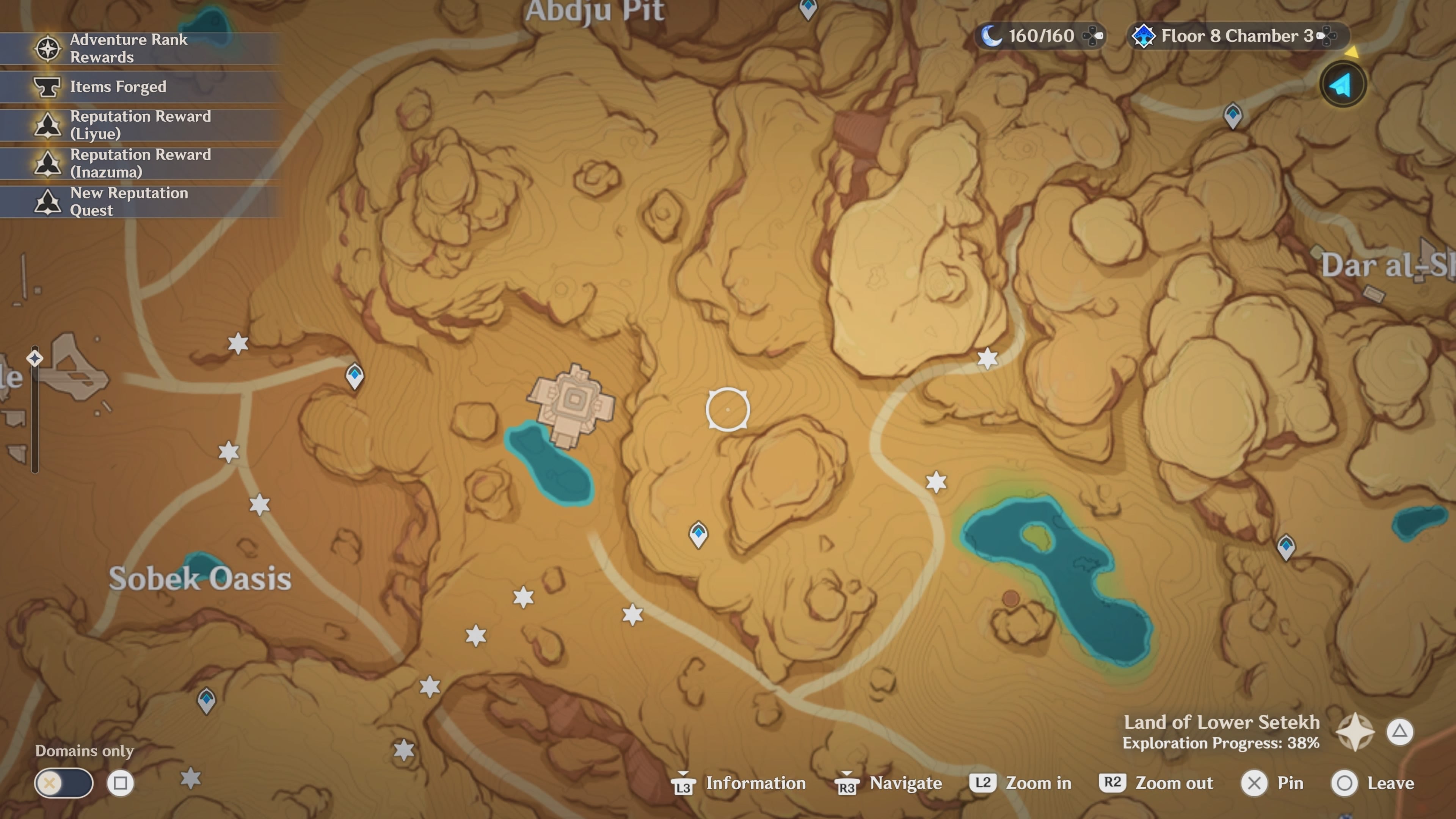Viewport: 1456px width, 819px height.
Task: Click the Reputation Reward (Inazuma) icon
Action: click(x=48, y=163)
